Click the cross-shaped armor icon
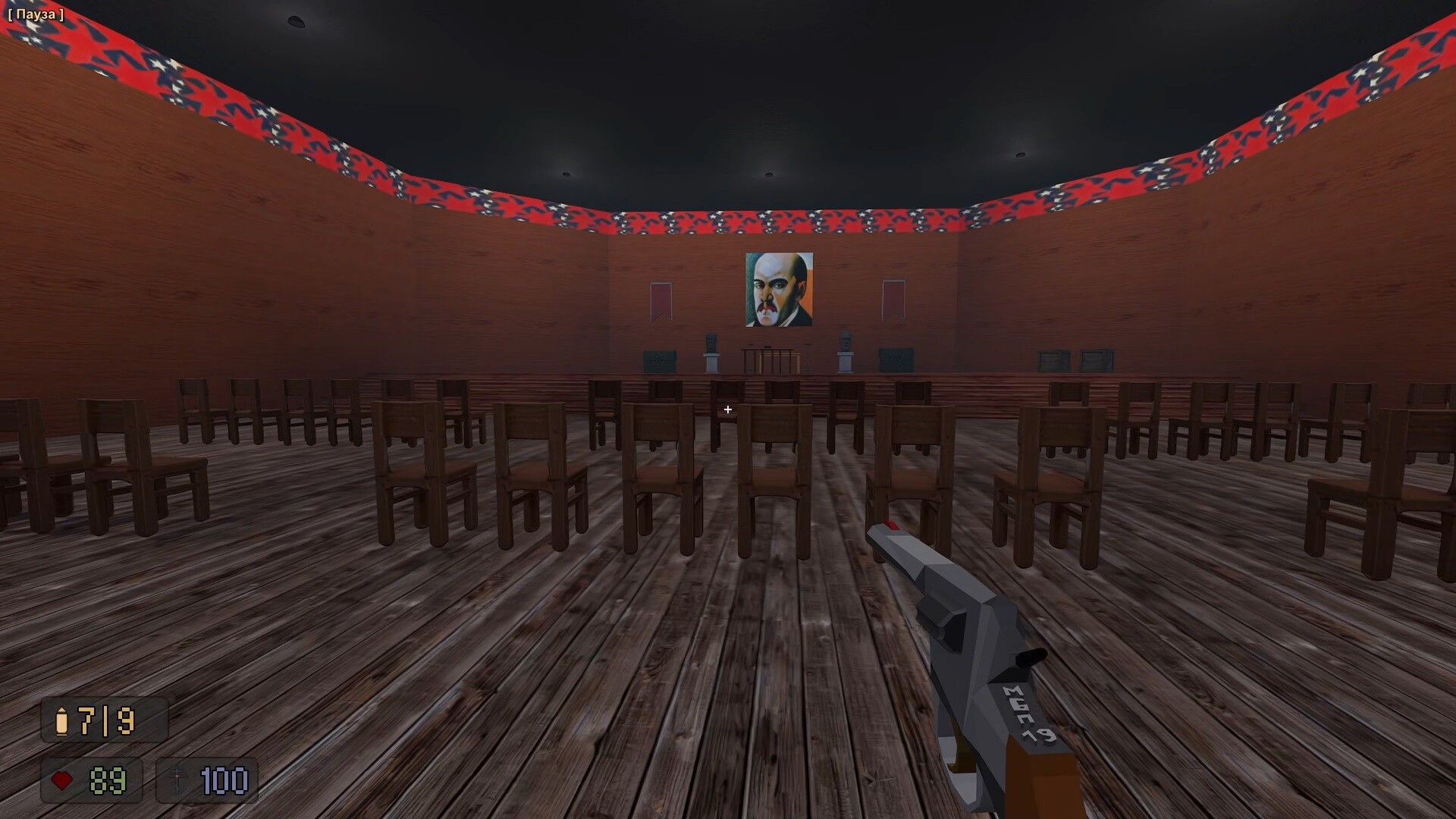The width and height of the screenshot is (1456, 819). tap(177, 779)
